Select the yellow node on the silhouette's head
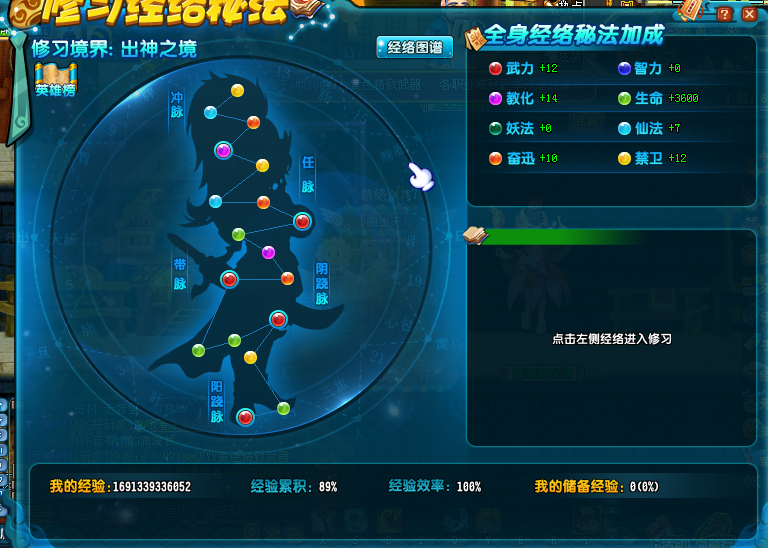Viewport: 768px width, 548px height. click(x=237, y=91)
